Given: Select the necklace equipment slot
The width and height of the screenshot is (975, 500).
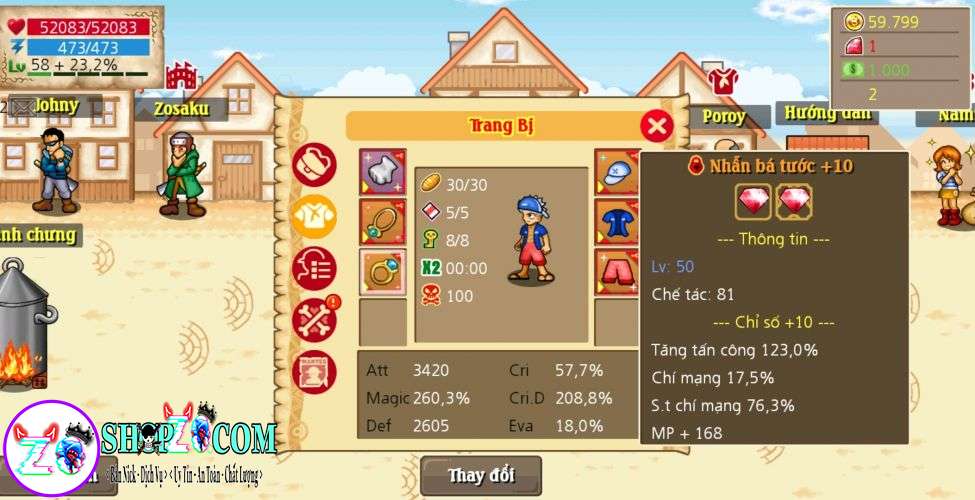Looking at the screenshot, I should 382,222.
